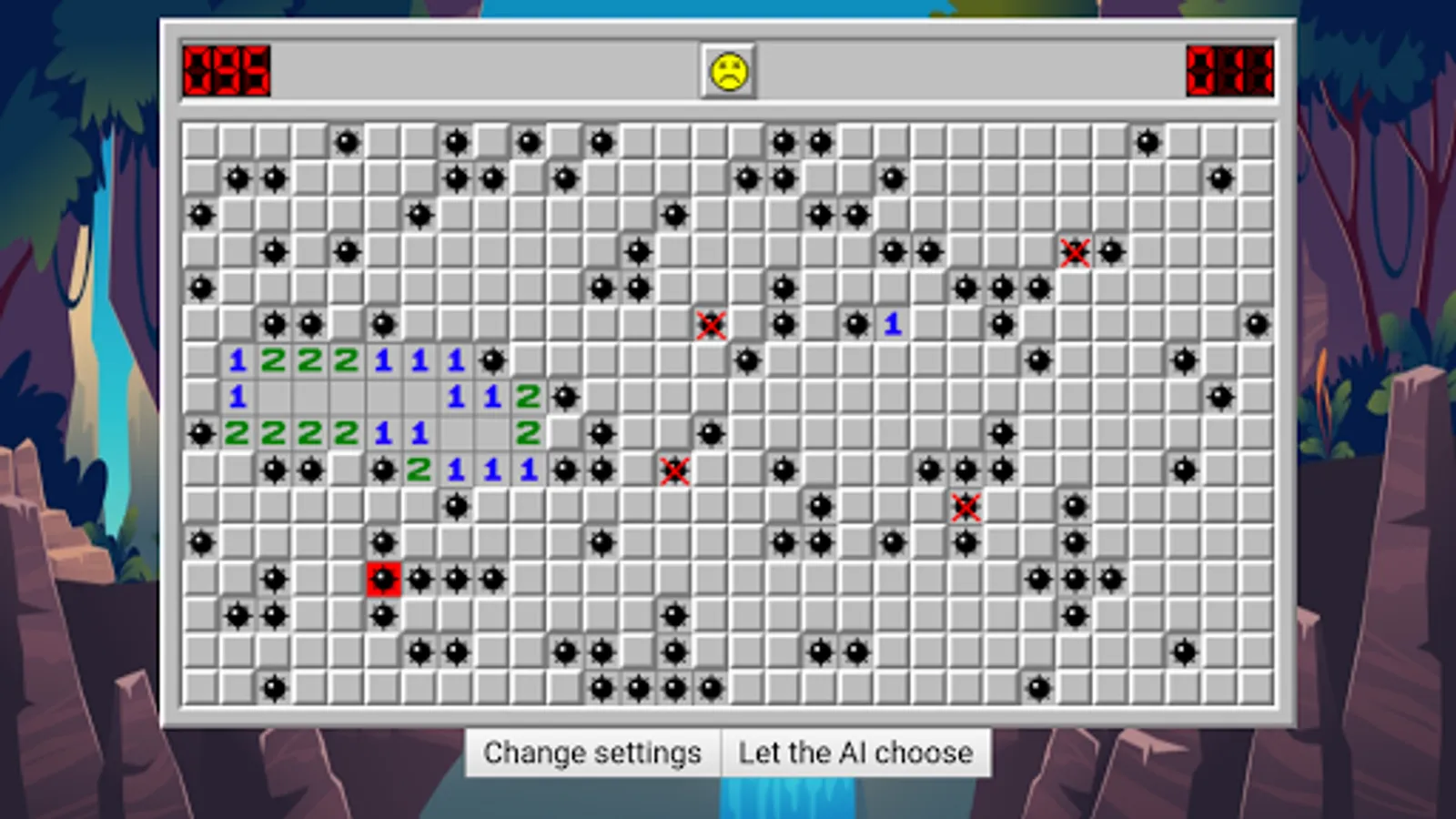Click the green '2' at the revealed region's edge
This screenshot has height=819, width=1456.
pos(529,433)
